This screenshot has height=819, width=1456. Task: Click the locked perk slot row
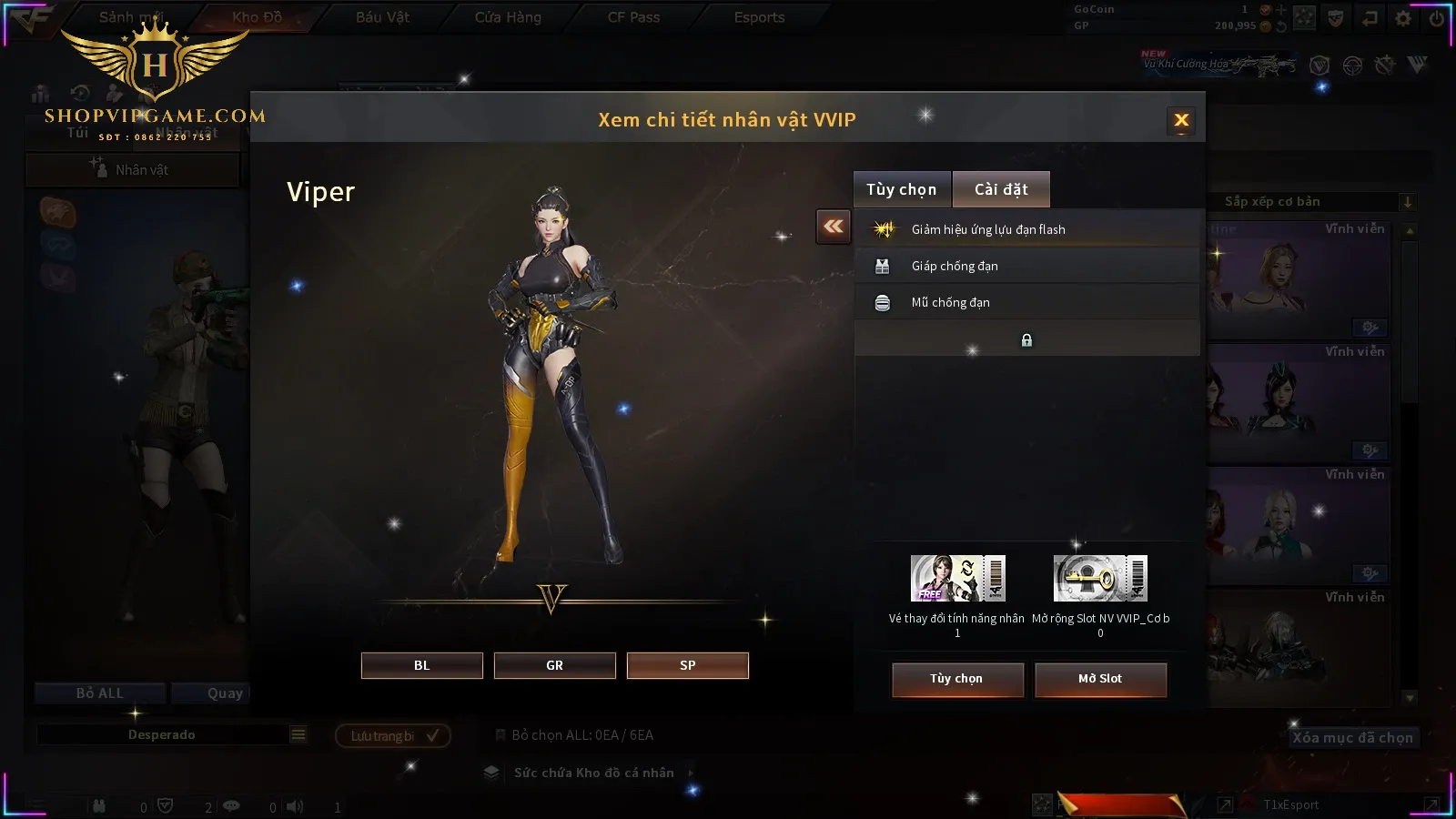click(1026, 339)
